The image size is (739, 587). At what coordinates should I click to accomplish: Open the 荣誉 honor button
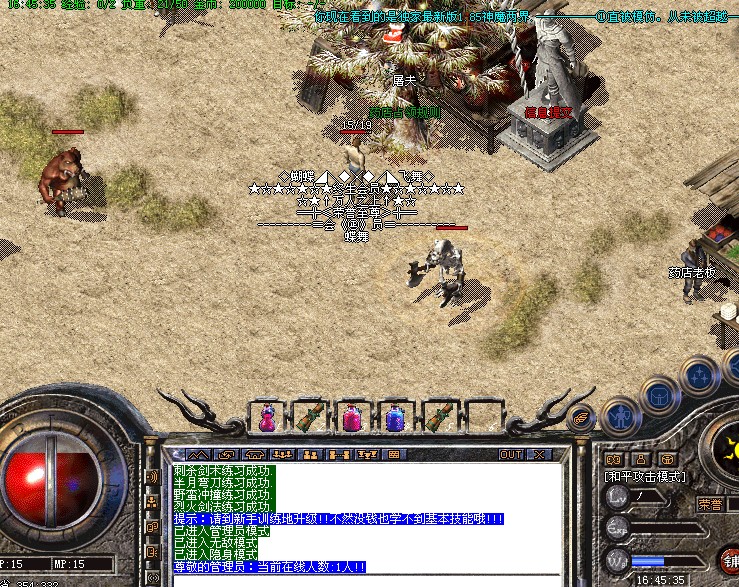pos(710,504)
